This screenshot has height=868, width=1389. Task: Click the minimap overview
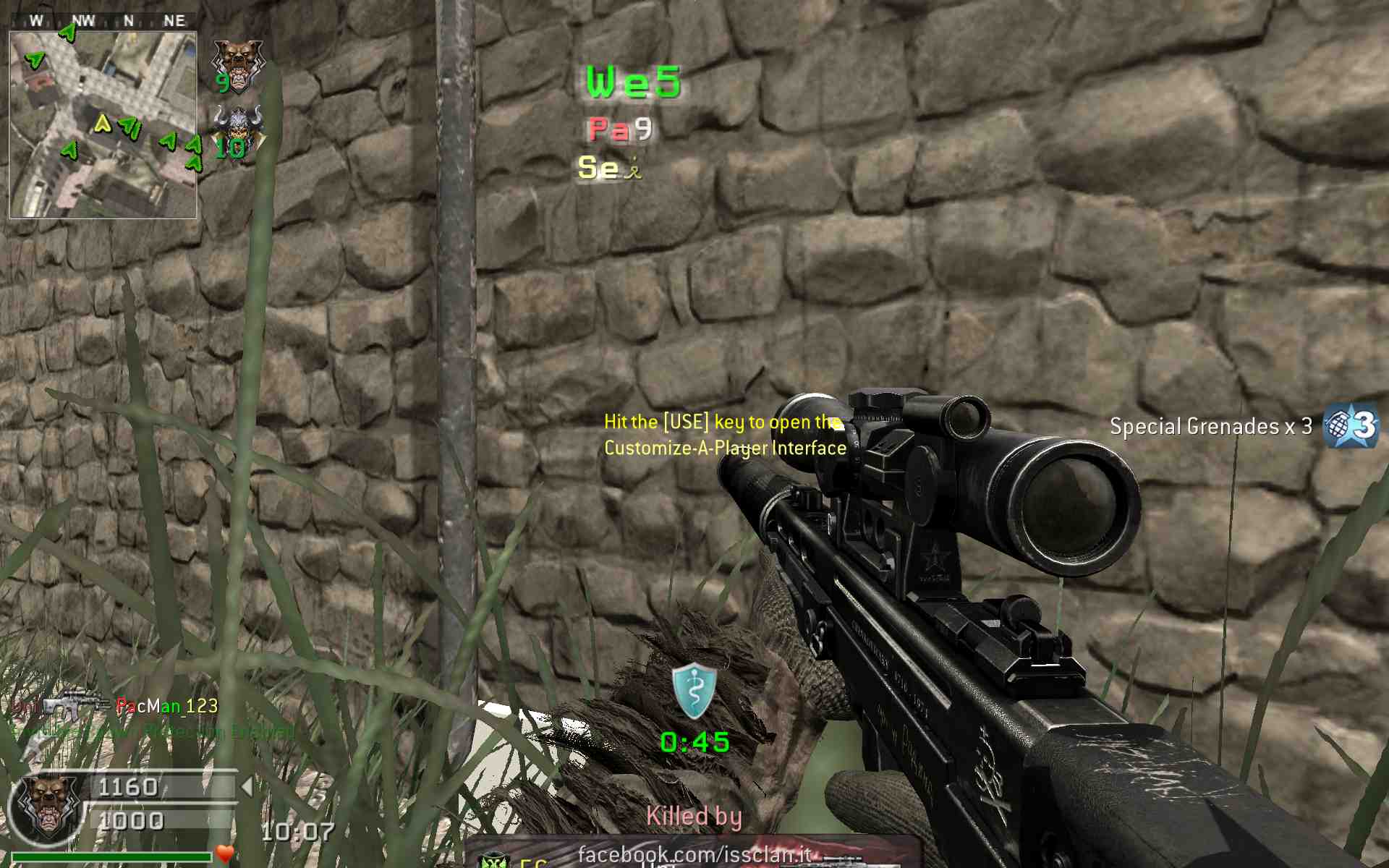tap(103, 124)
